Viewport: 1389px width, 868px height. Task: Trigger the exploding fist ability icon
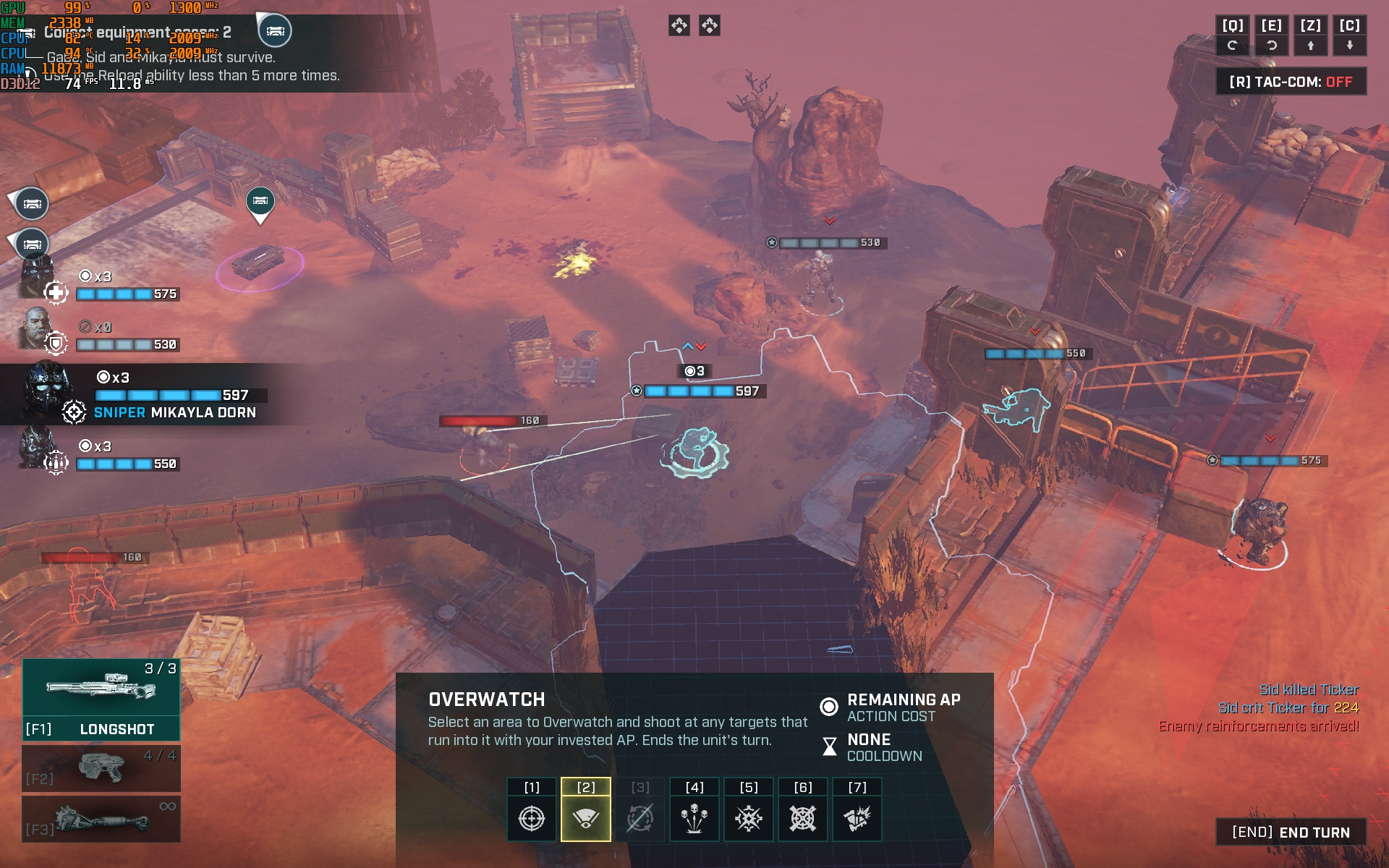857,818
